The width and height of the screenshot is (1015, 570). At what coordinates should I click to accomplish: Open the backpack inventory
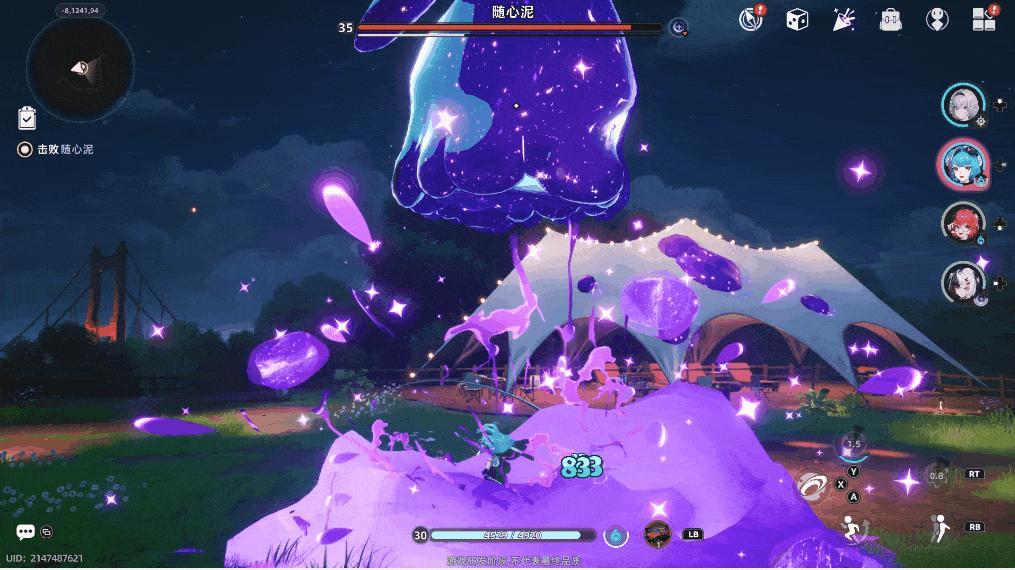point(890,19)
